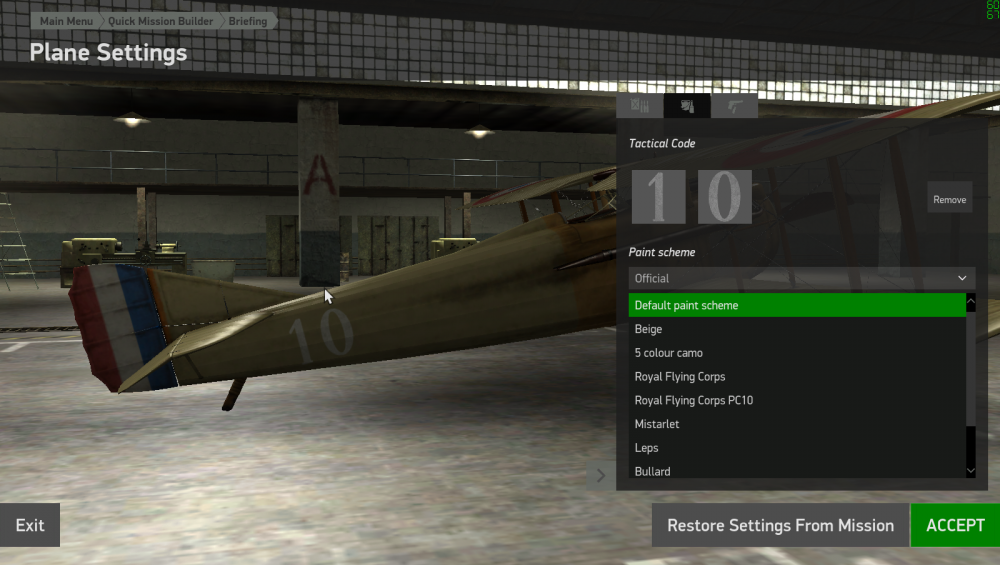The height and width of the screenshot is (565, 1000).
Task: Switch to the pistol weapons tab
Action: 735,106
